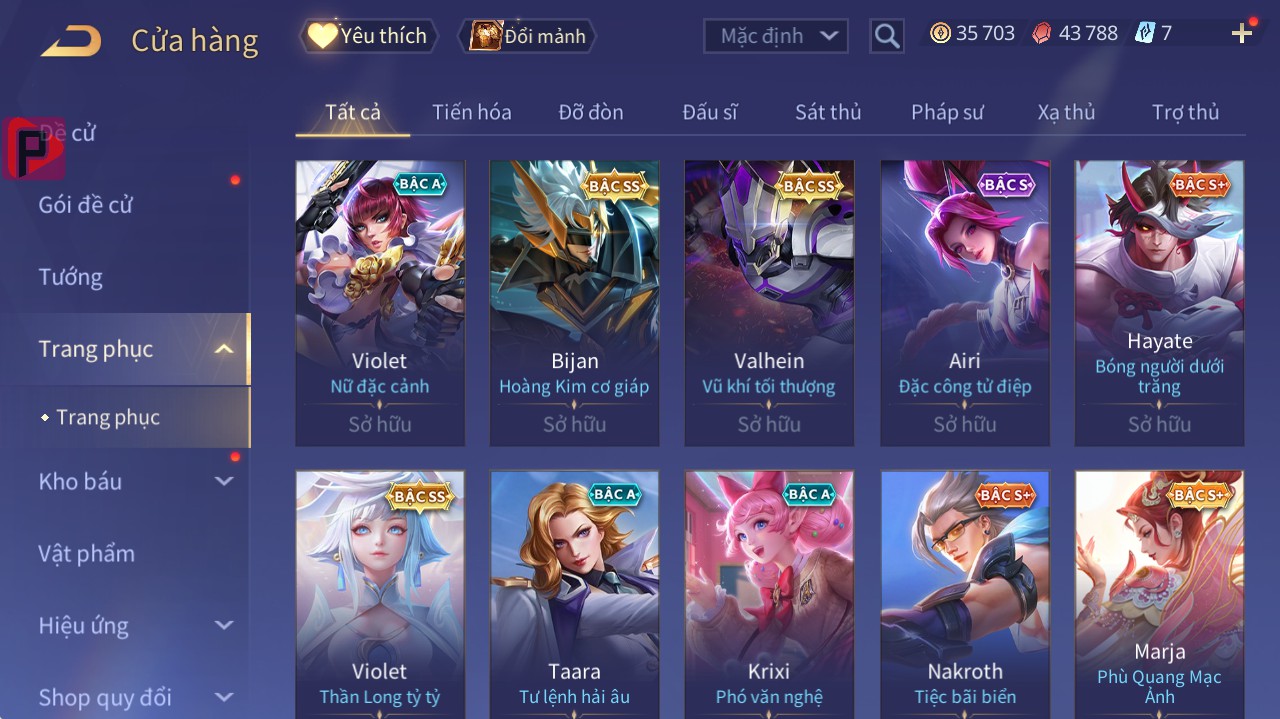Open the Yêu thích favorites list
Image resolution: width=1280 pixels, height=719 pixels.
click(x=369, y=36)
